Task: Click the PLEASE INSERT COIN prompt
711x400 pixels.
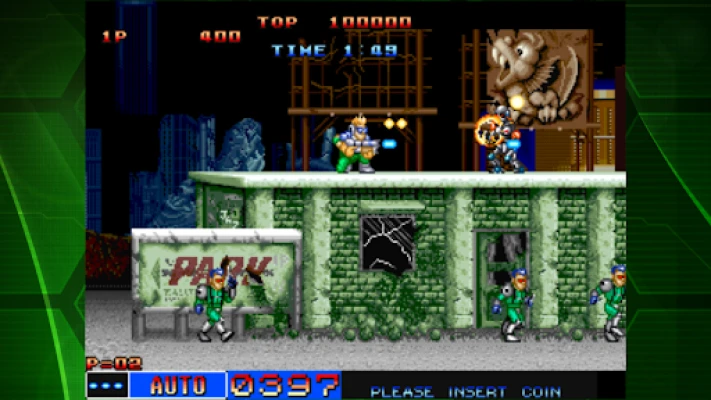Action: coord(466,391)
